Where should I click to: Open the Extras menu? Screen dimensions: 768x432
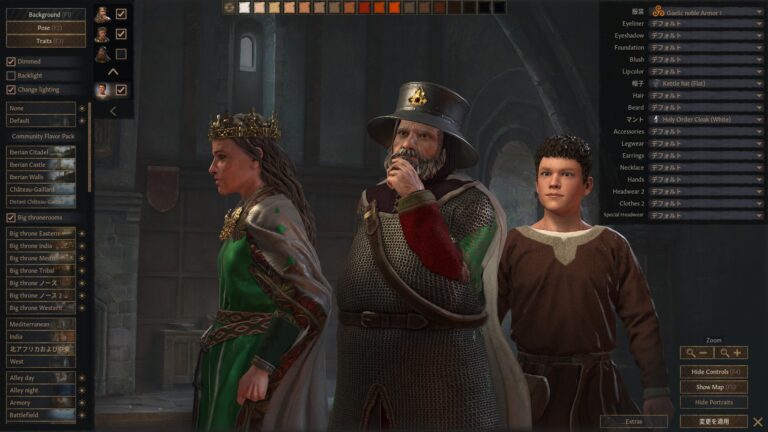pyautogui.click(x=633, y=421)
